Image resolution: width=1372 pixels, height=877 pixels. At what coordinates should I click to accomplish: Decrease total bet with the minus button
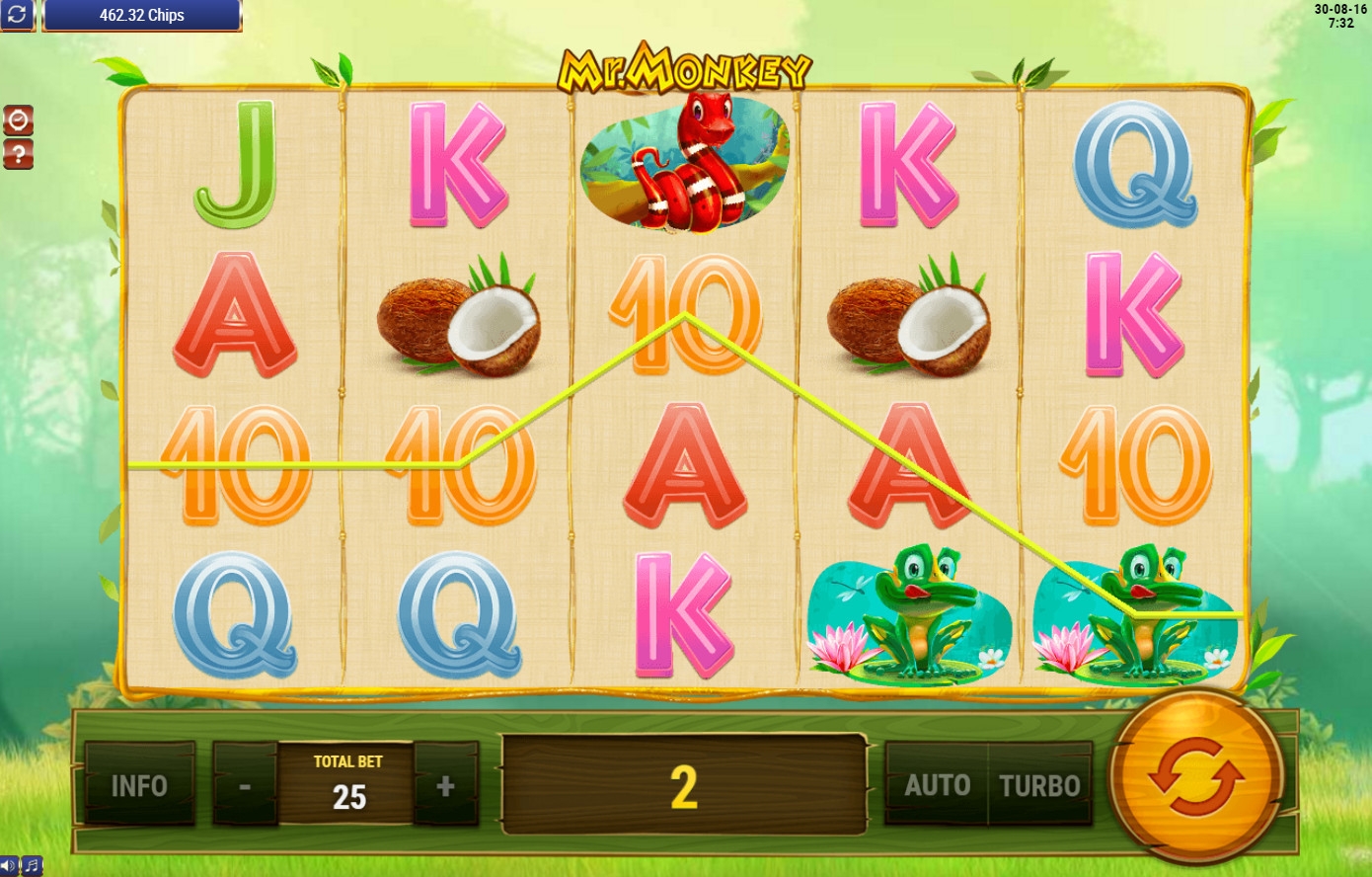[245, 785]
